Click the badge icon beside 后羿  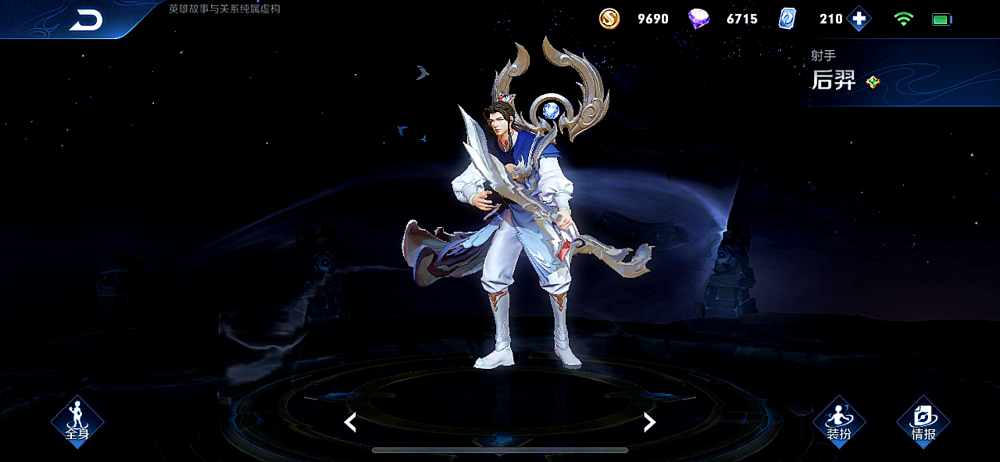tap(873, 82)
